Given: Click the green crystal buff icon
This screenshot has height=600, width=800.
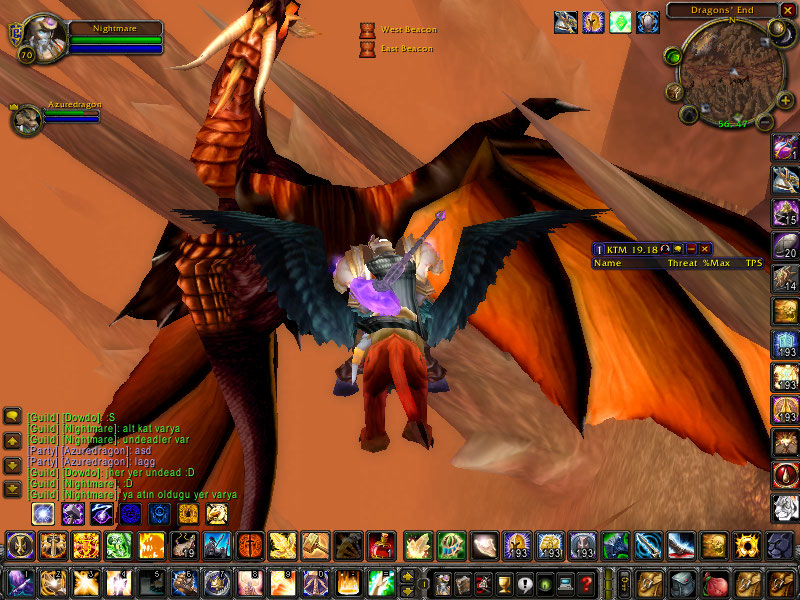Looking at the screenshot, I should click(621, 21).
